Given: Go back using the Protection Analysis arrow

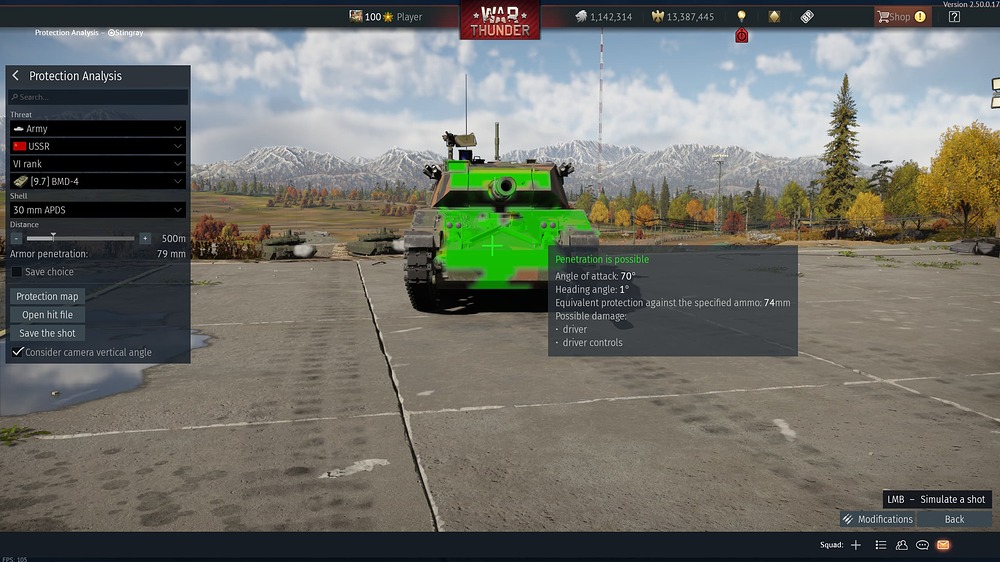Looking at the screenshot, I should point(16,76).
